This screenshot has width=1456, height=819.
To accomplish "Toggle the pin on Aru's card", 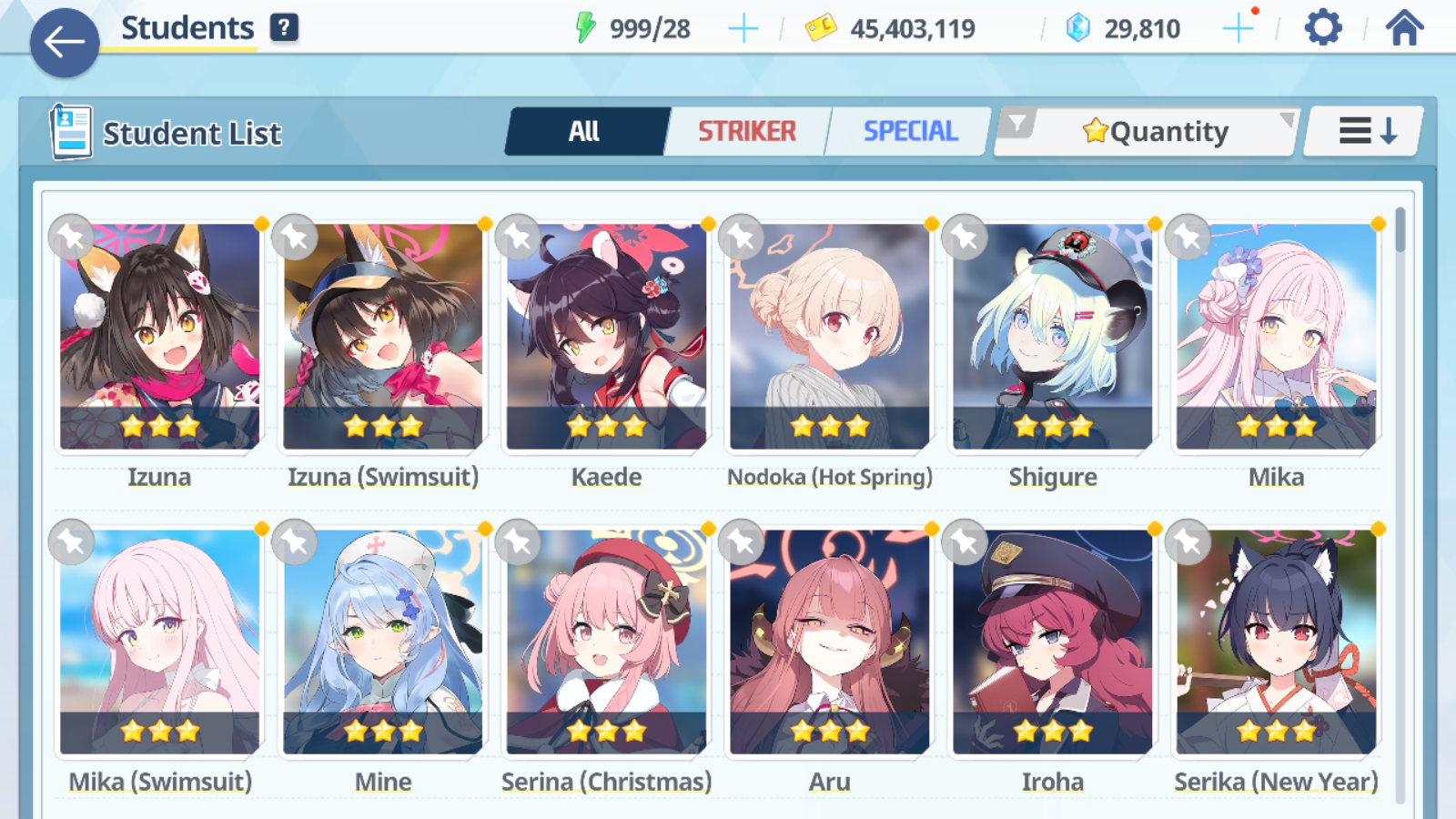I will coord(740,541).
